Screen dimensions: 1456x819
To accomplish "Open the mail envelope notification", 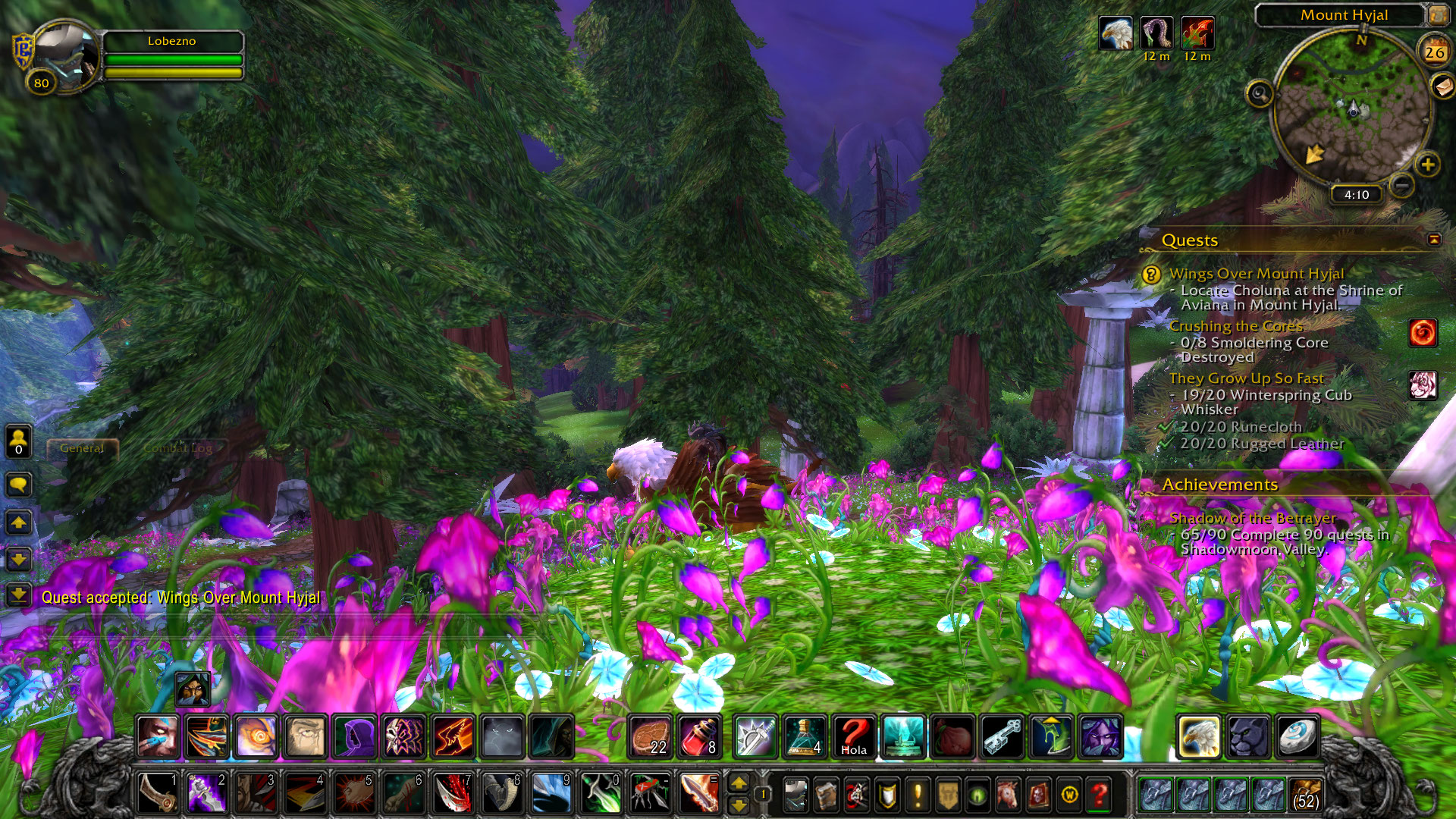I will [x=1442, y=87].
